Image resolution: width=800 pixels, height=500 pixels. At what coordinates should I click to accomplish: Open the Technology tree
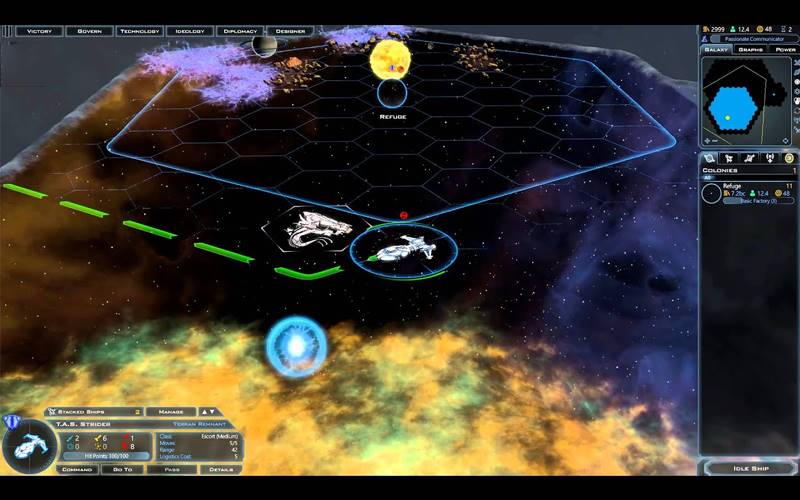click(140, 31)
